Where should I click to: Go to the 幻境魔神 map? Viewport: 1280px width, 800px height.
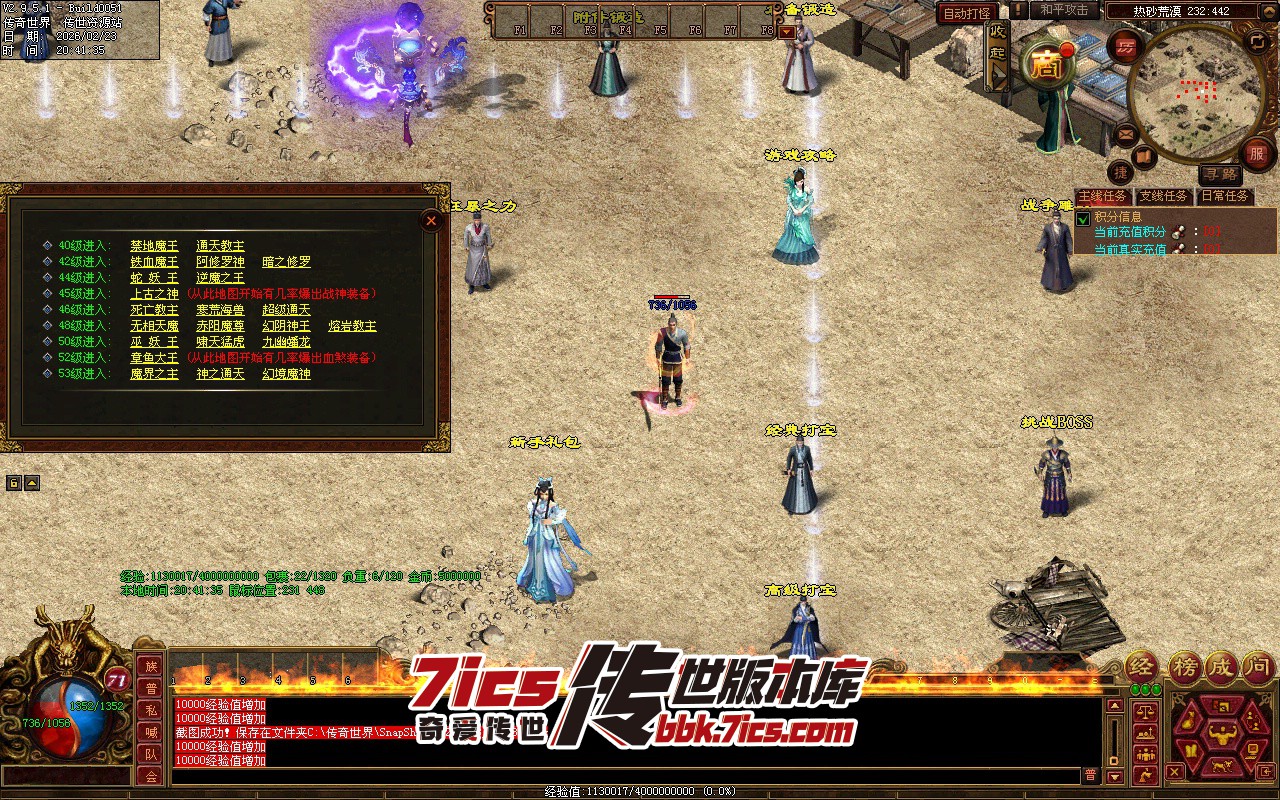tap(286, 374)
